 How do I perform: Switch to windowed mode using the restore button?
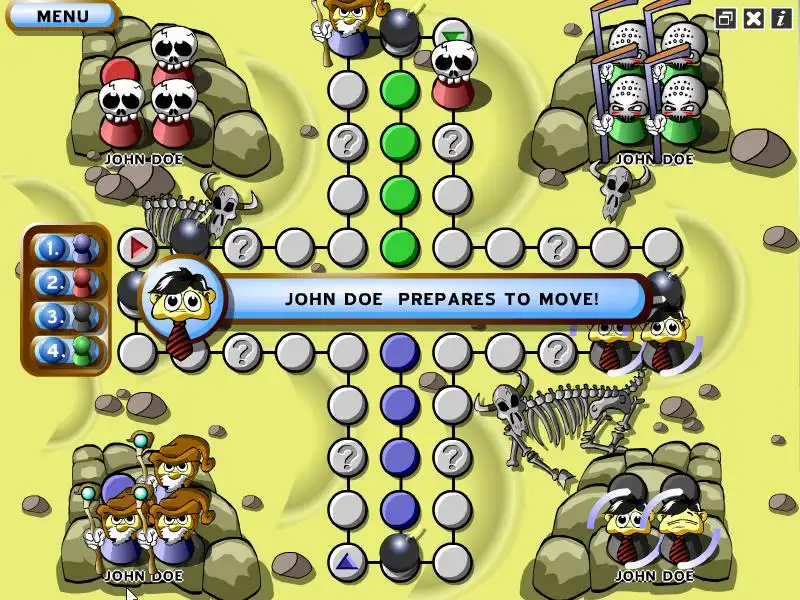[x=726, y=18]
